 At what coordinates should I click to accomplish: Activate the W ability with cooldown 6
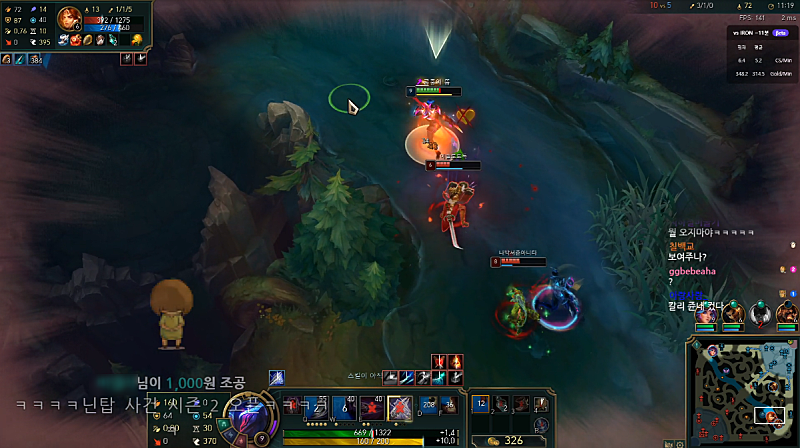345,407
